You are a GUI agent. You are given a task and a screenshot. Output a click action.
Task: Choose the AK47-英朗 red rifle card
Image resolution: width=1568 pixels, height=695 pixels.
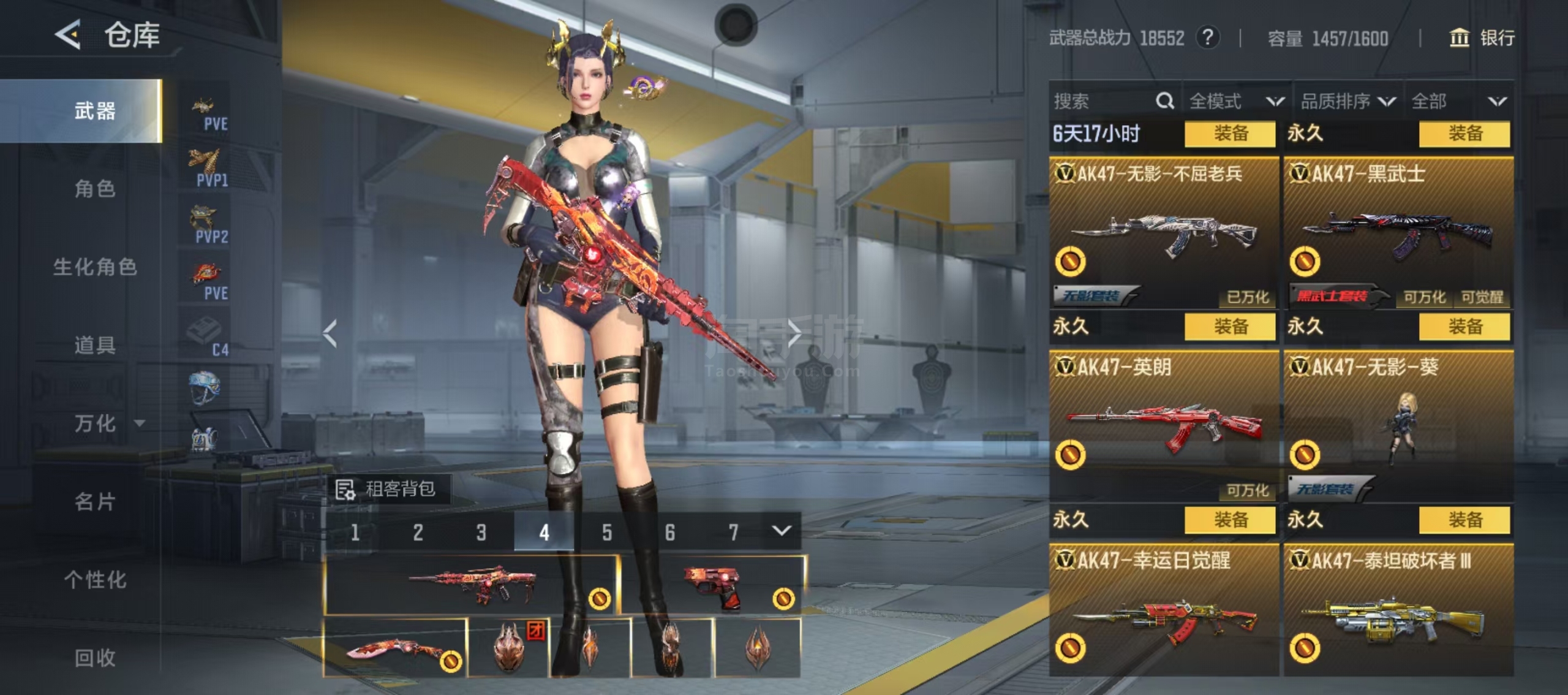tap(1164, 426)
